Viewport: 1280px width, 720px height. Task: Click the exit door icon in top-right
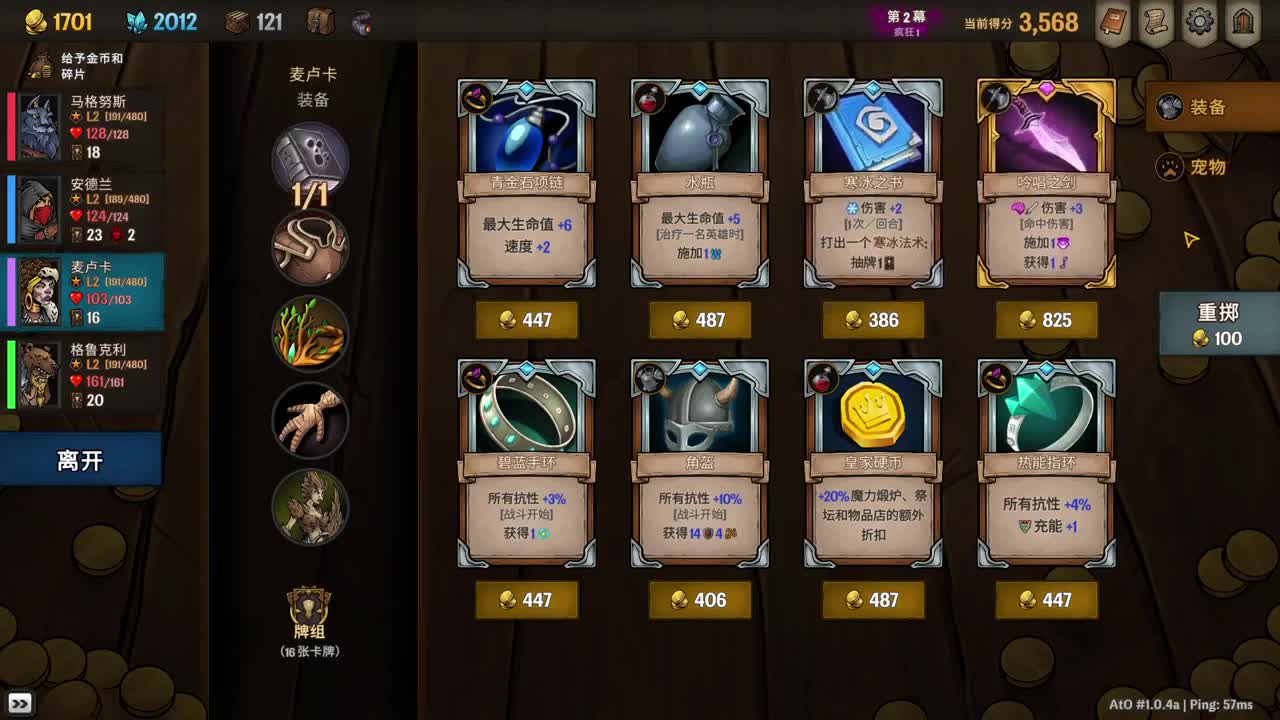(x=1241, y=21)
